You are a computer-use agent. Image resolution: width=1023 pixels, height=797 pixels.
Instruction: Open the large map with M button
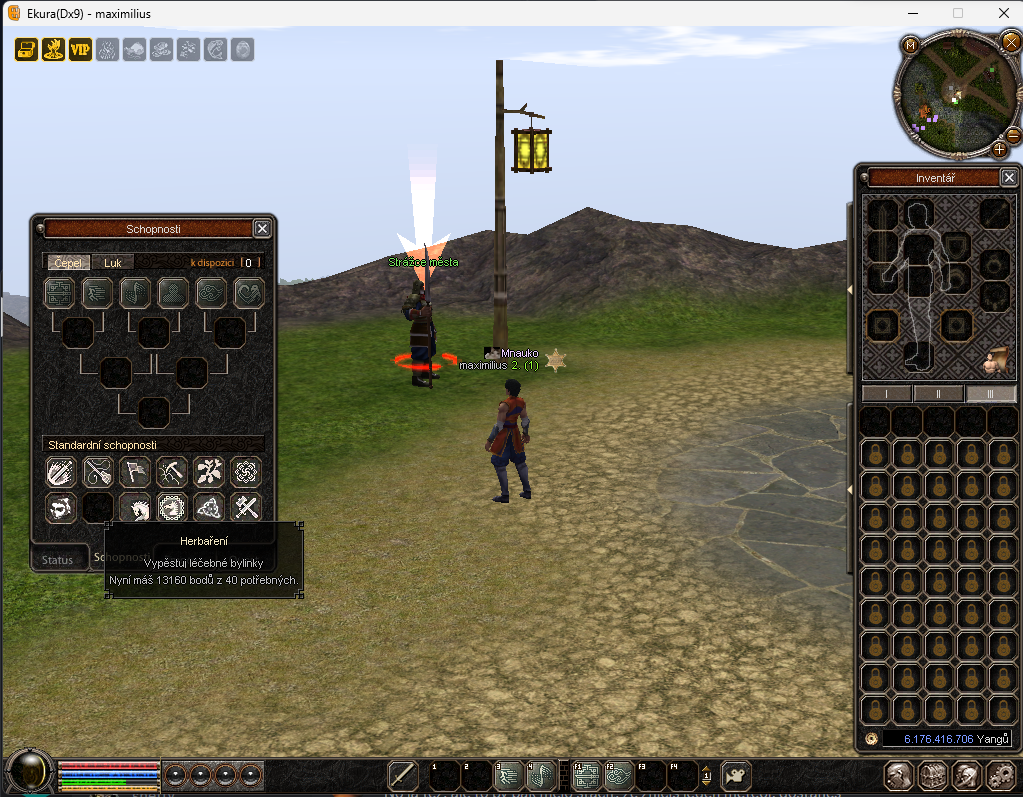coord(911,45)
